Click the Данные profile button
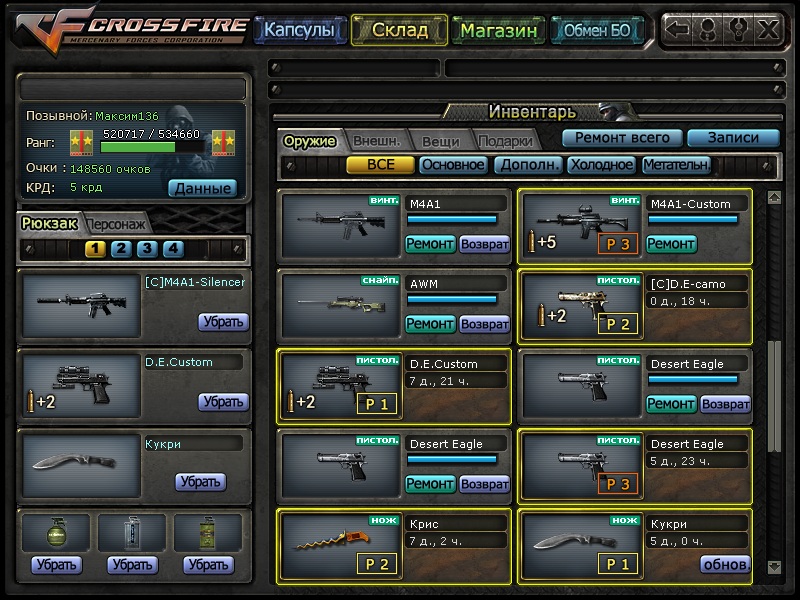This screenshot has height=600, width=800. [x=201, y=187]
